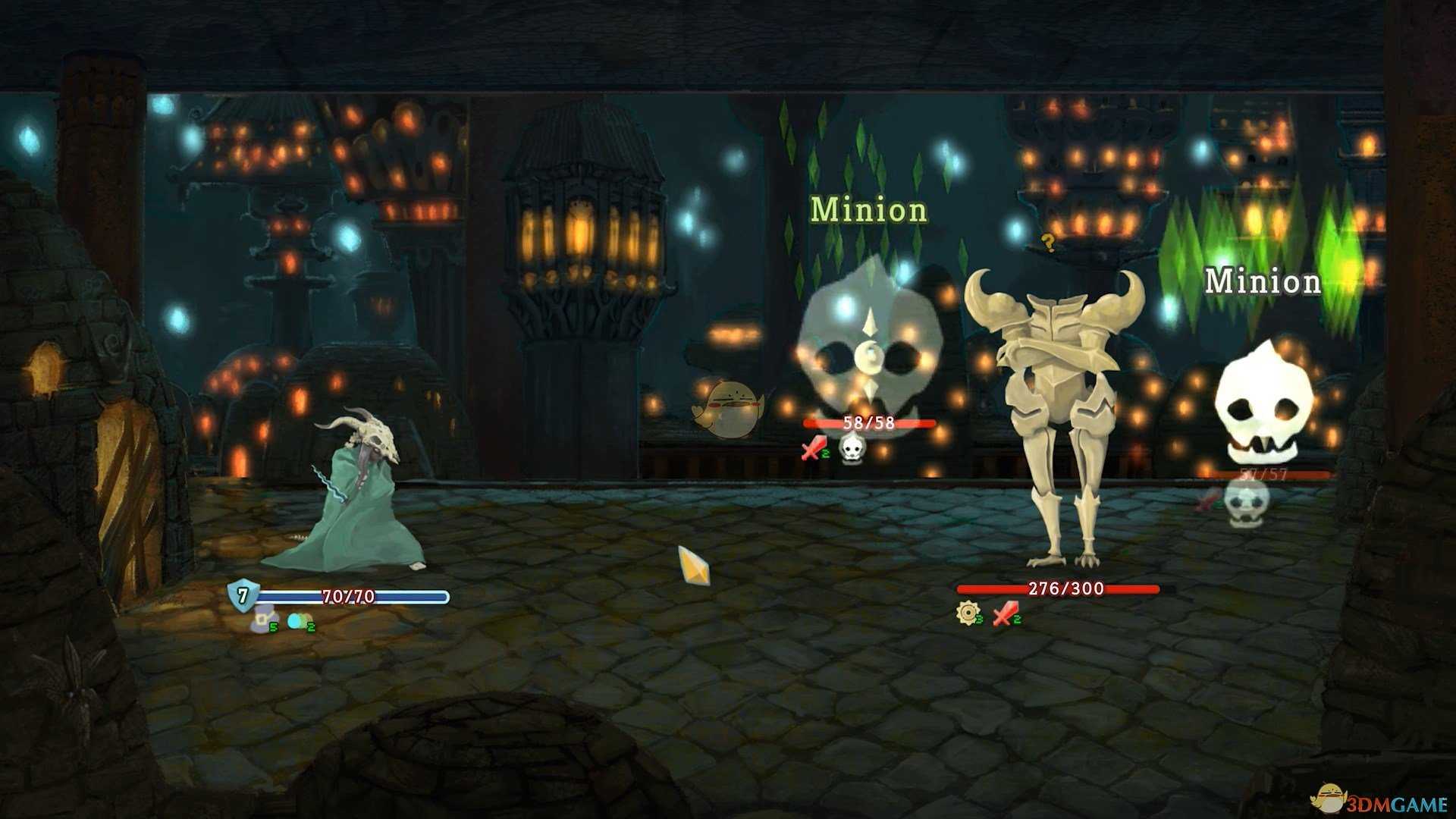Check the gear status icon under the boss
Viewport: 1456px width, 819px height.
pos(968,613)
